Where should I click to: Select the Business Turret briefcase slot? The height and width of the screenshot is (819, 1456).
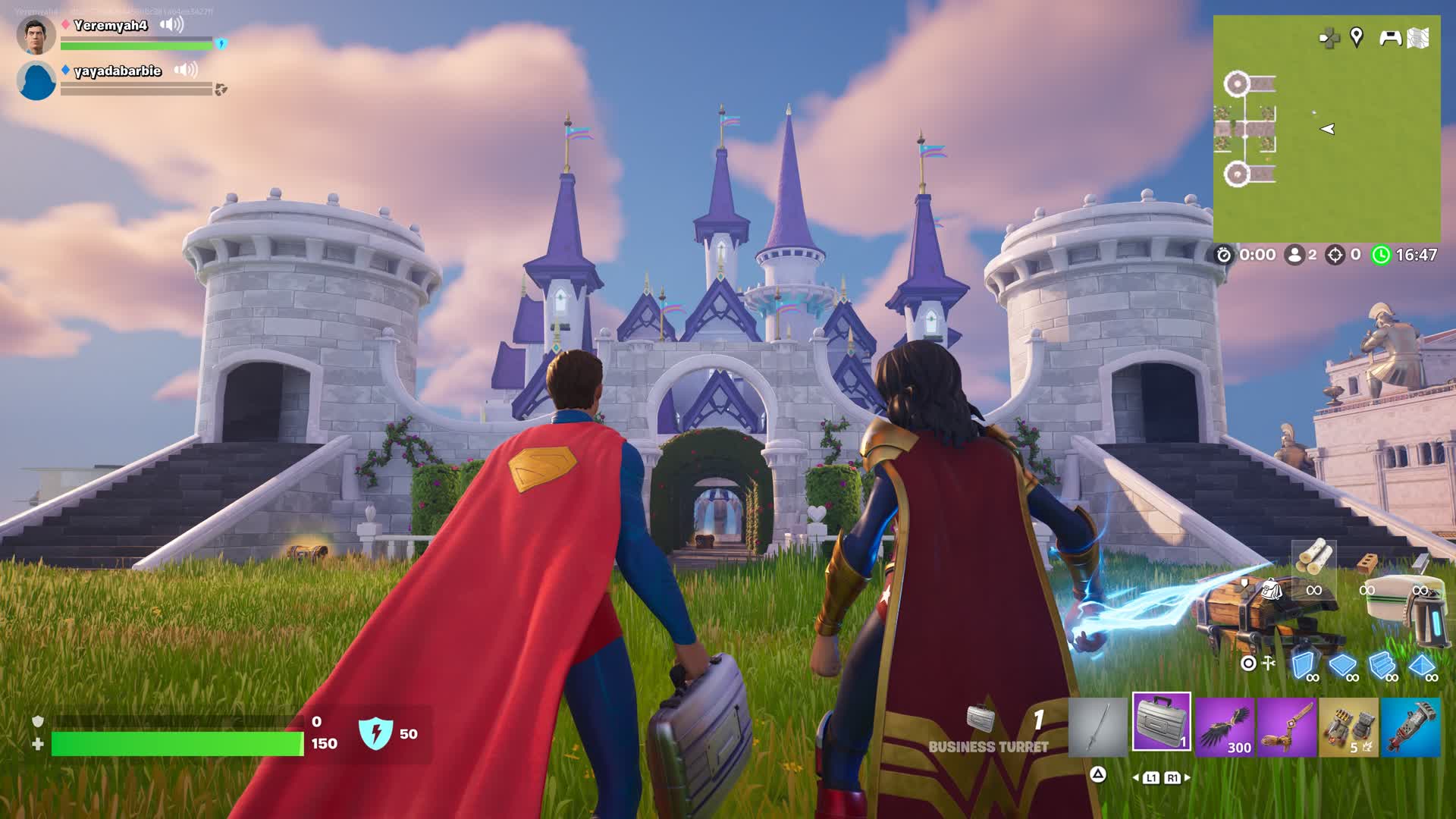point(1161,722)
